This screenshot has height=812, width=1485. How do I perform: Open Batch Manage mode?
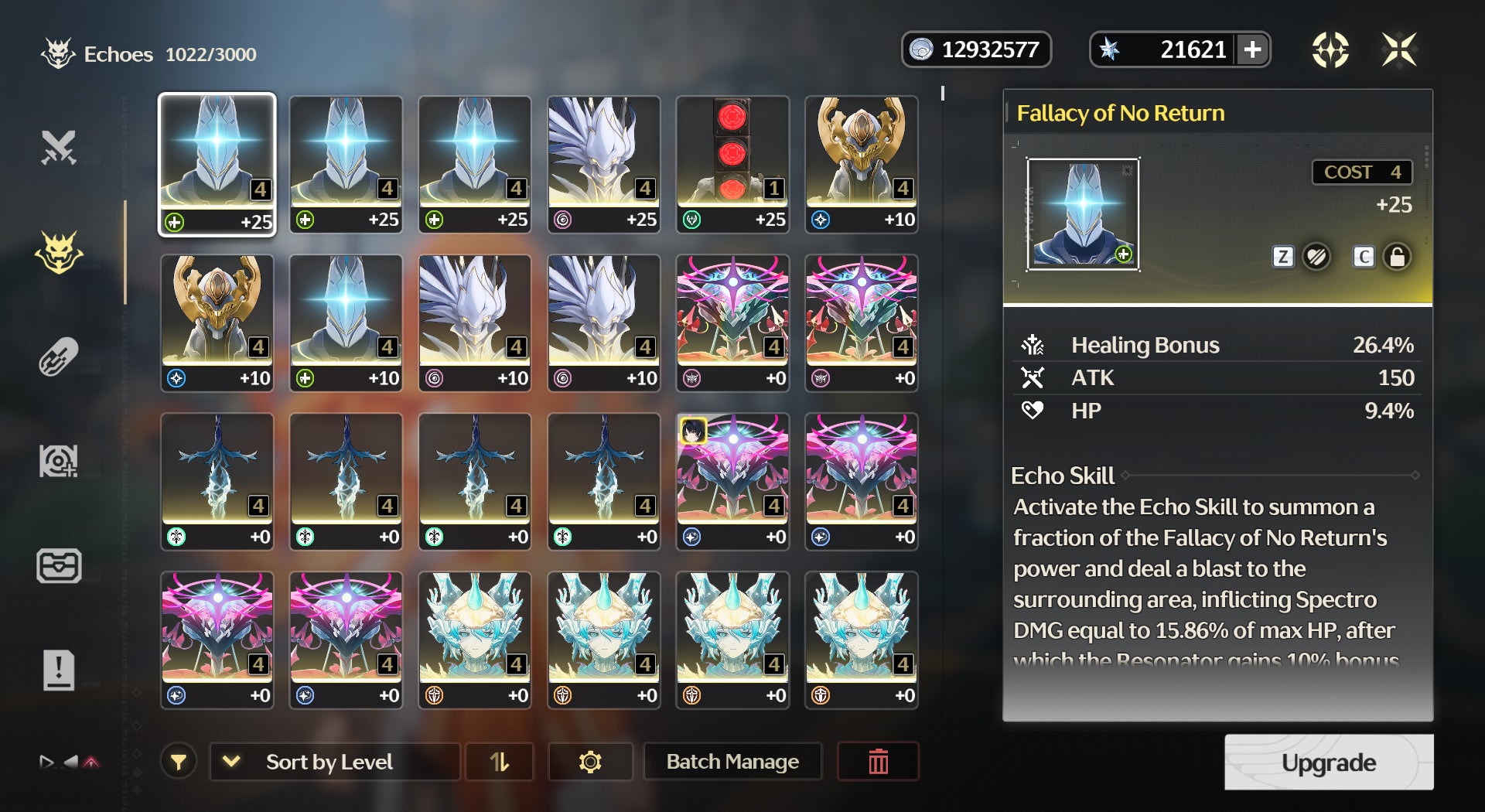point(732,762)
